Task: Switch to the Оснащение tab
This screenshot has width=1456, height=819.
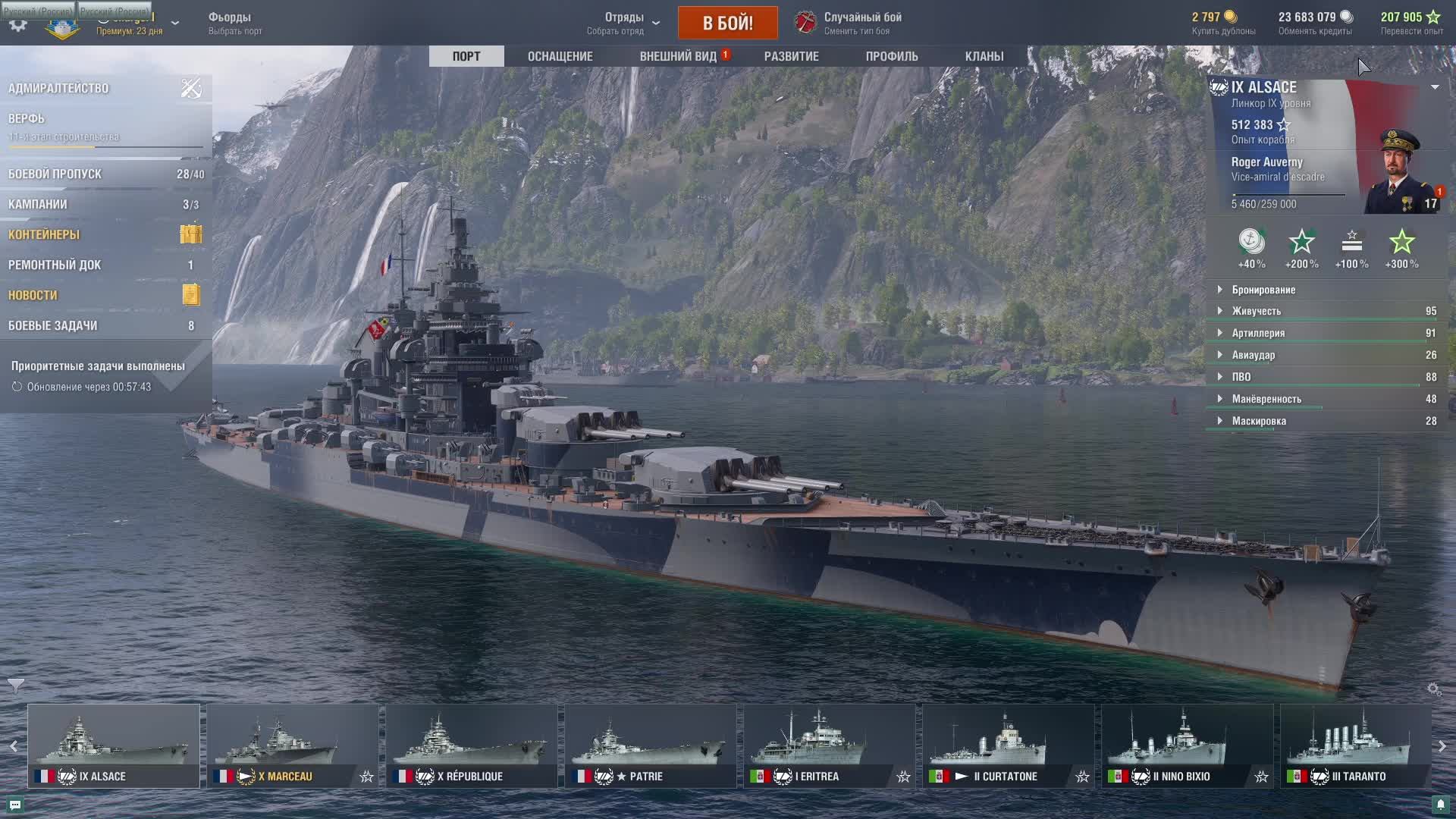Action: (560, 56)
